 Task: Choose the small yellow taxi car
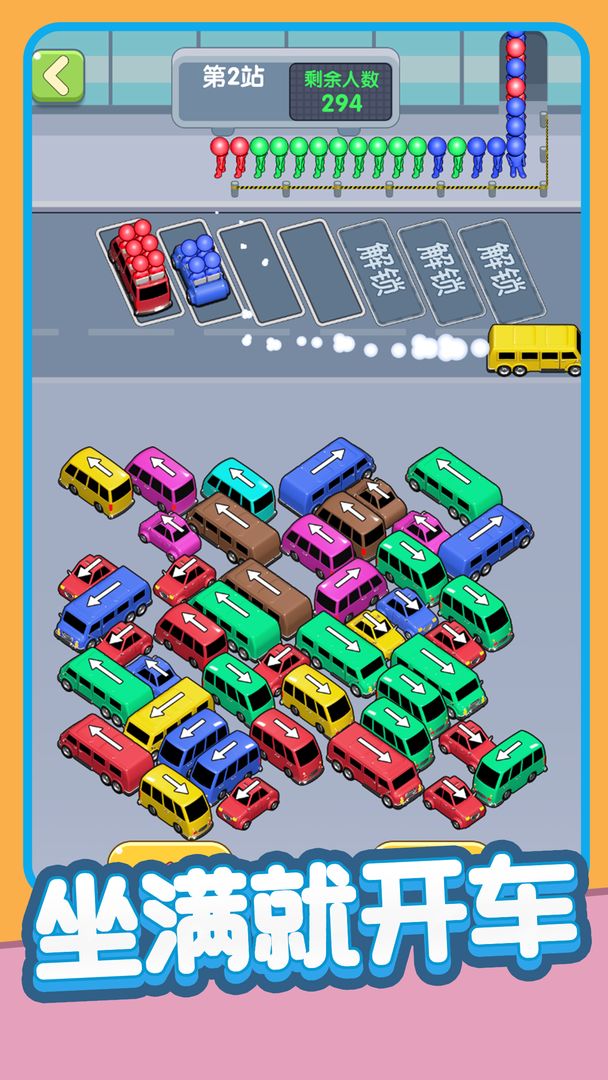(377, 632)
